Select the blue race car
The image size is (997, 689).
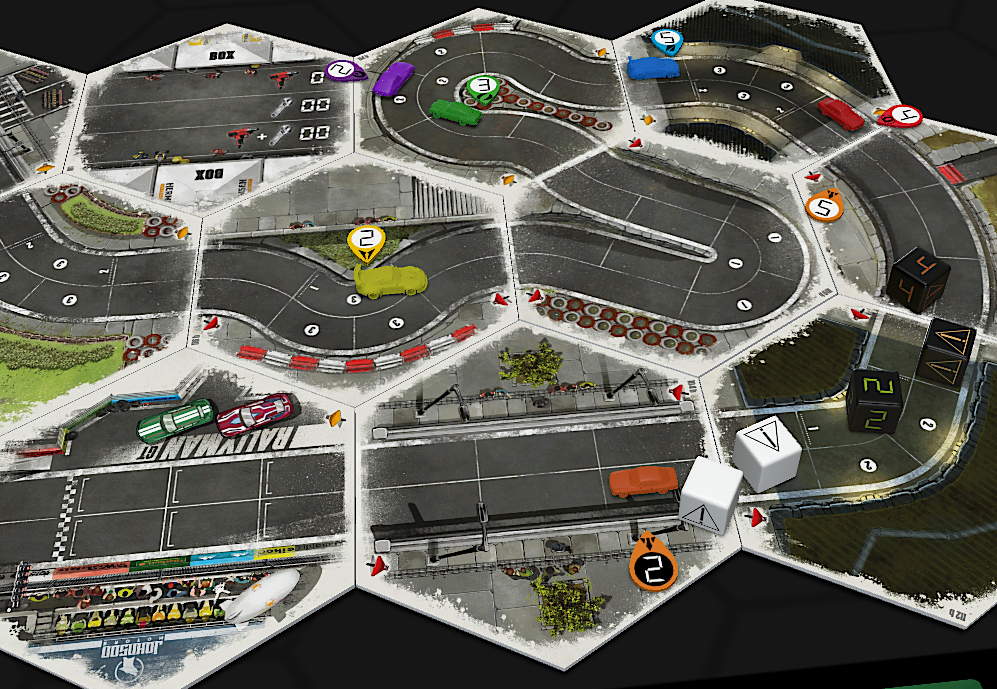653,68
